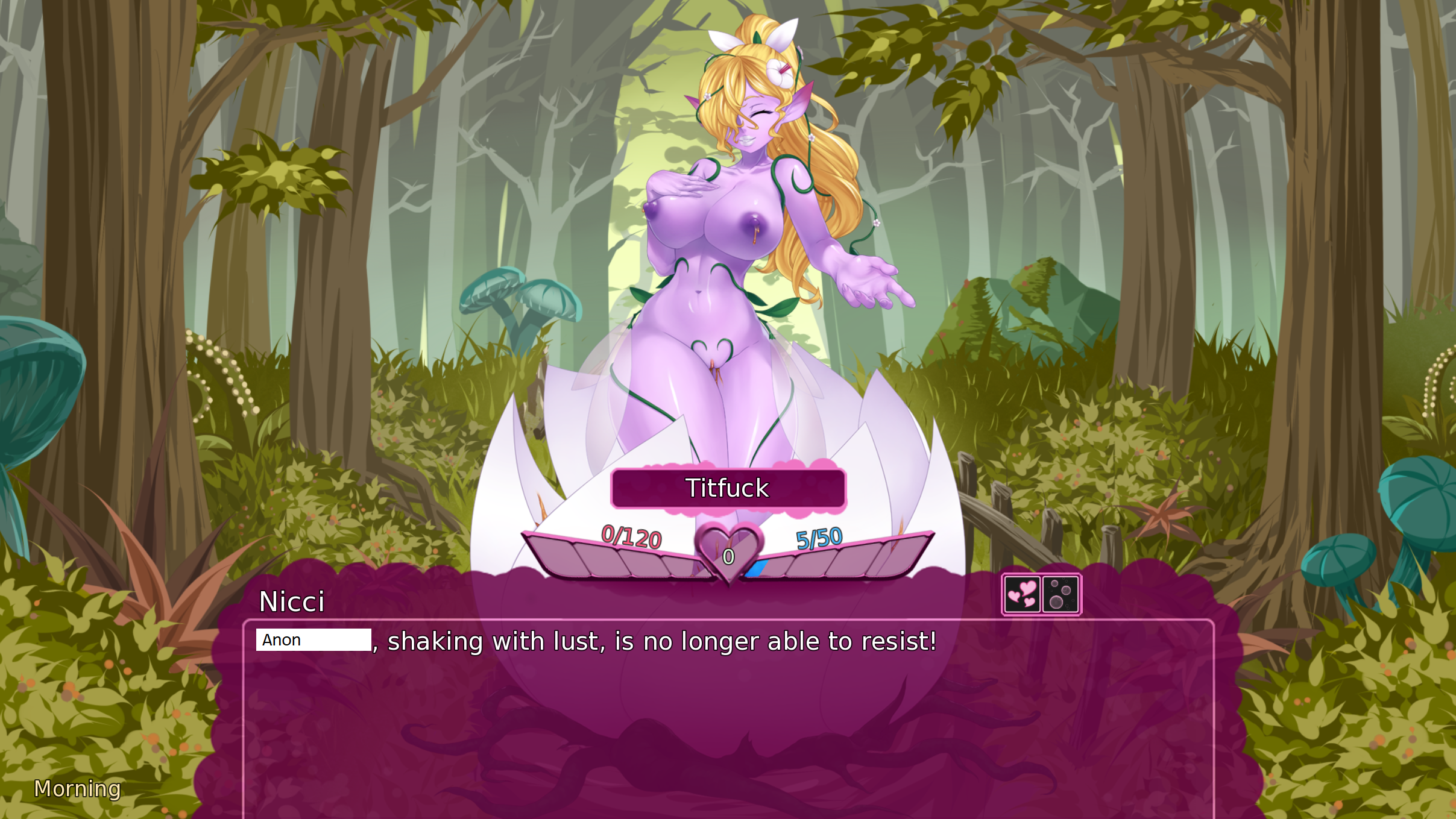
Task: Select the dark bubbles status icon
Action: coord(1060,594)
